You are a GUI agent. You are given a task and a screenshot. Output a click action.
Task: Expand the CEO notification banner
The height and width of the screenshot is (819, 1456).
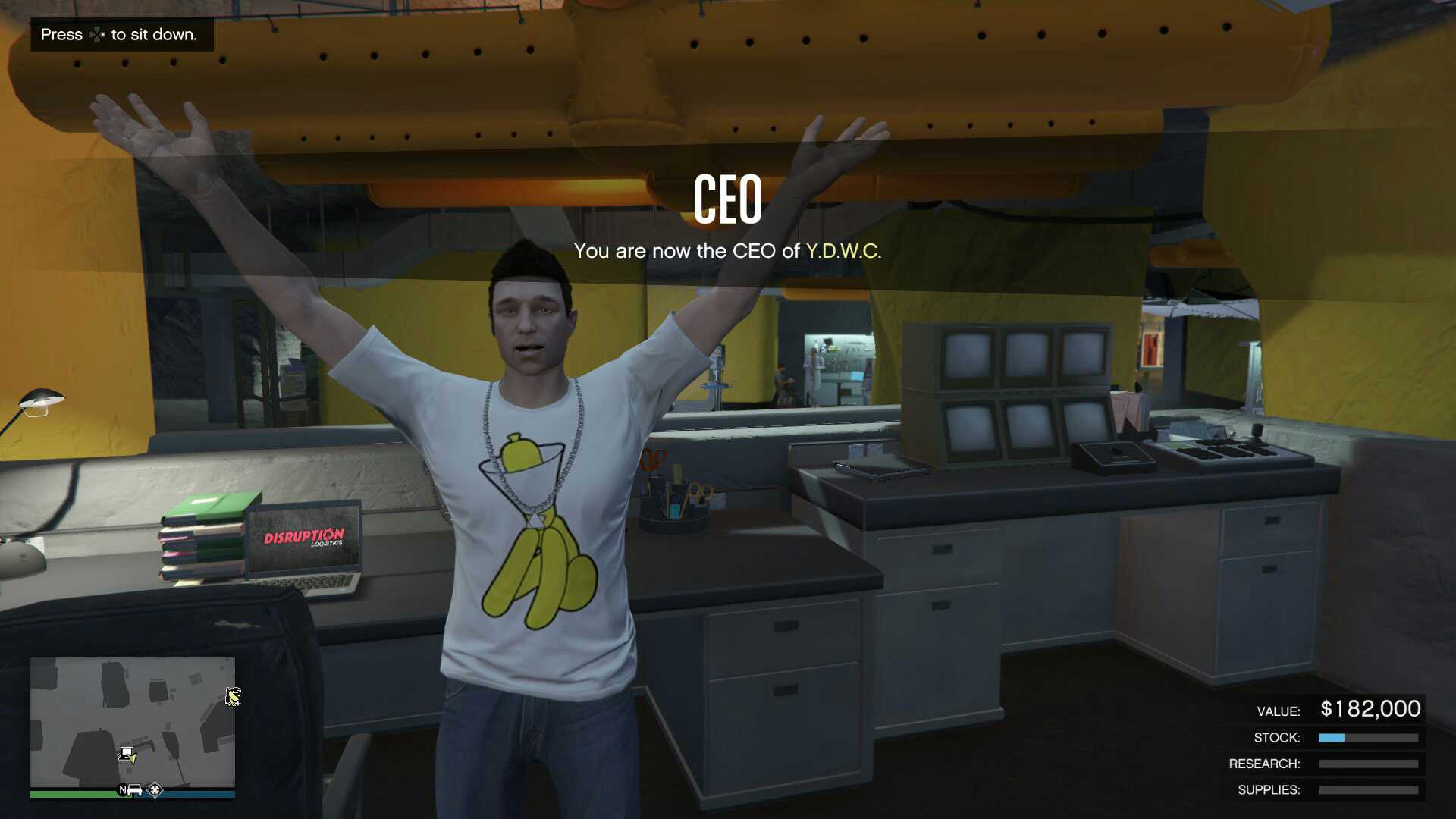[728, 220]
